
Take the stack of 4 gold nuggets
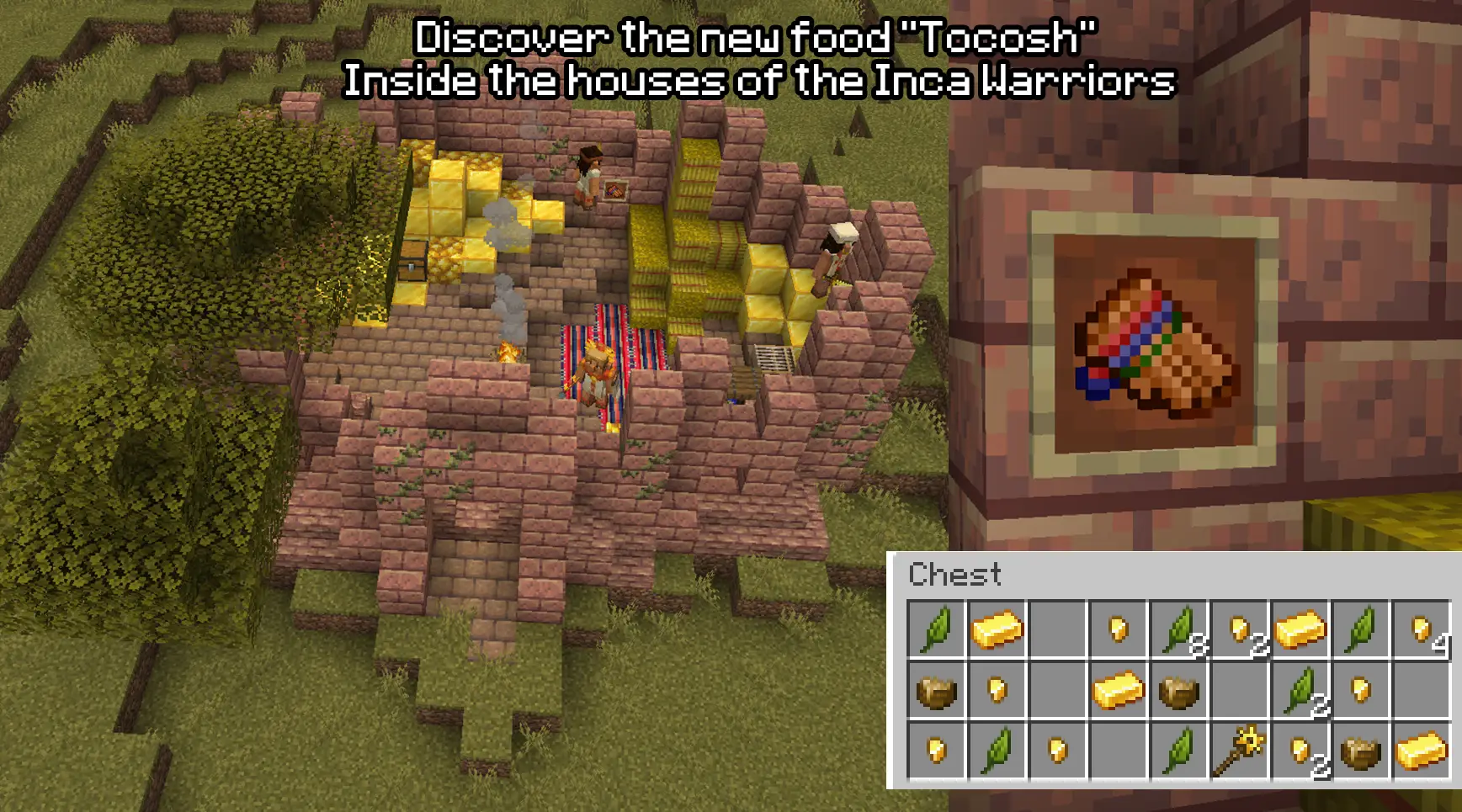[1422, 629]
